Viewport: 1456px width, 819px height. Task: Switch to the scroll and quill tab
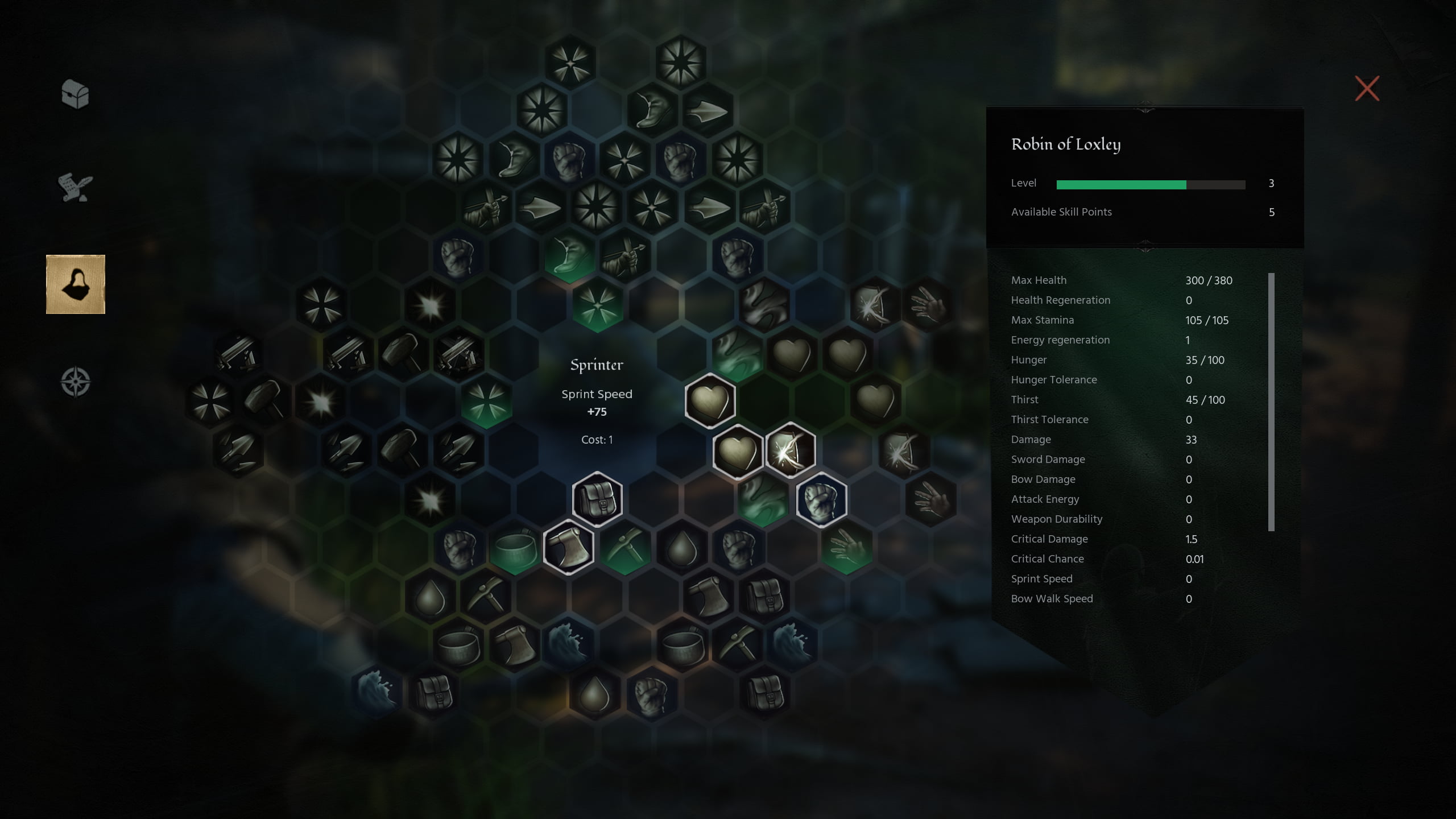pos(75,188)
